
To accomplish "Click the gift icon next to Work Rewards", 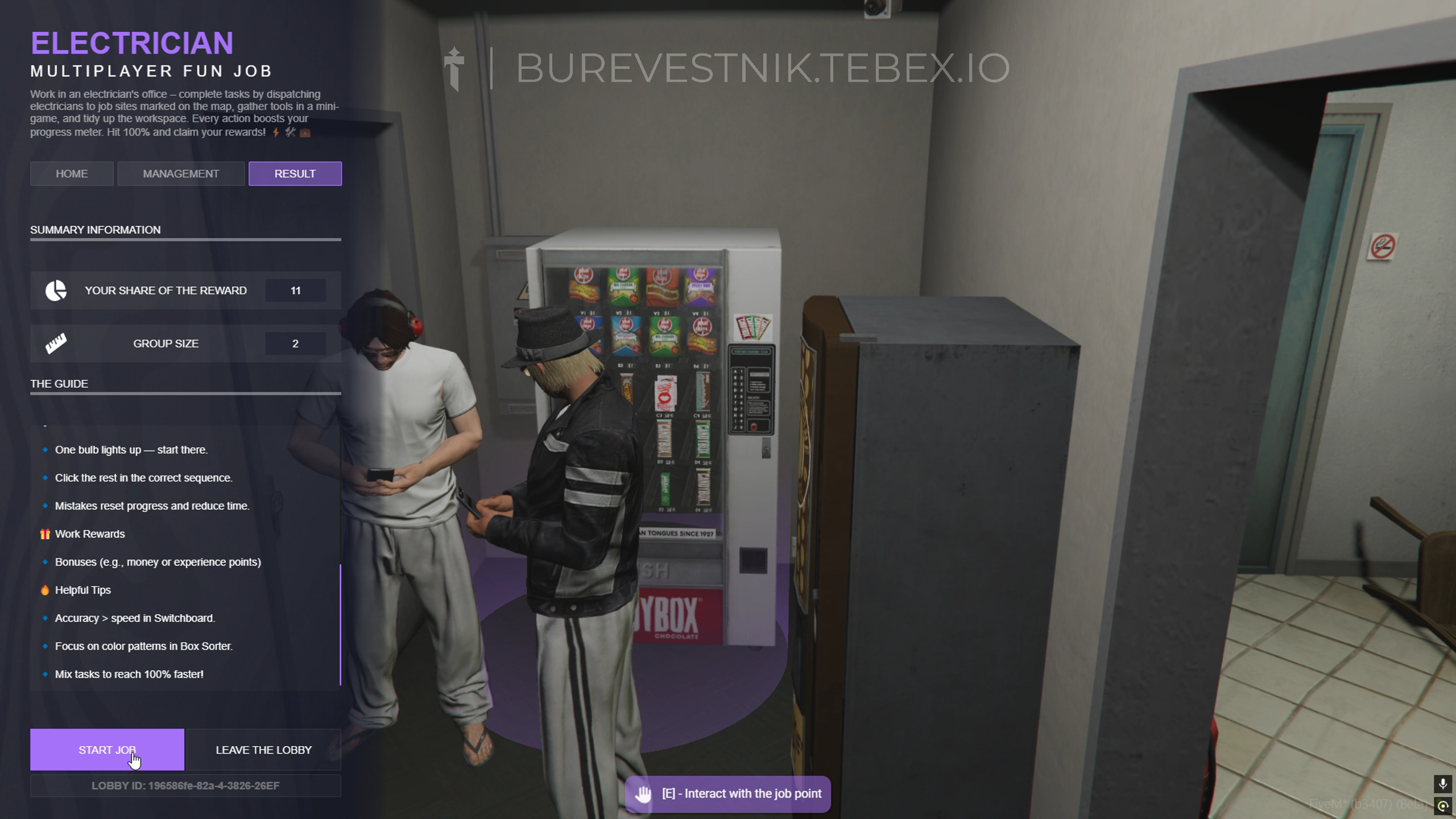I will [45, 533].
